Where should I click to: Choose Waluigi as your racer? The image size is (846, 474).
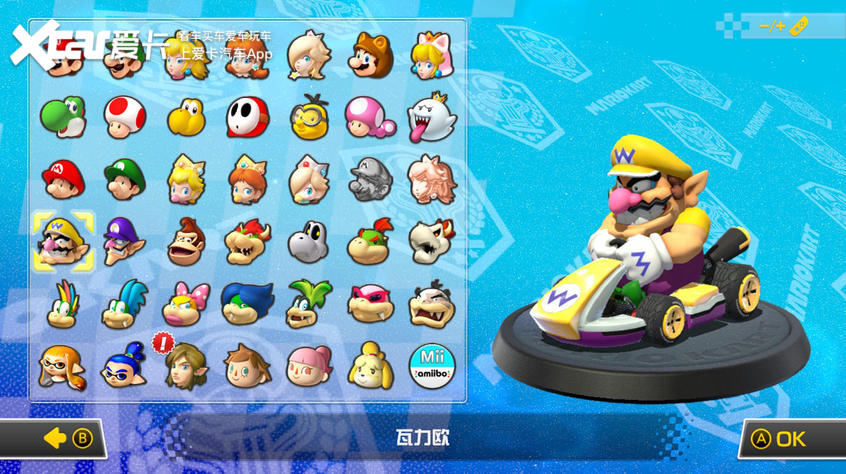click(x=124, y=242)
